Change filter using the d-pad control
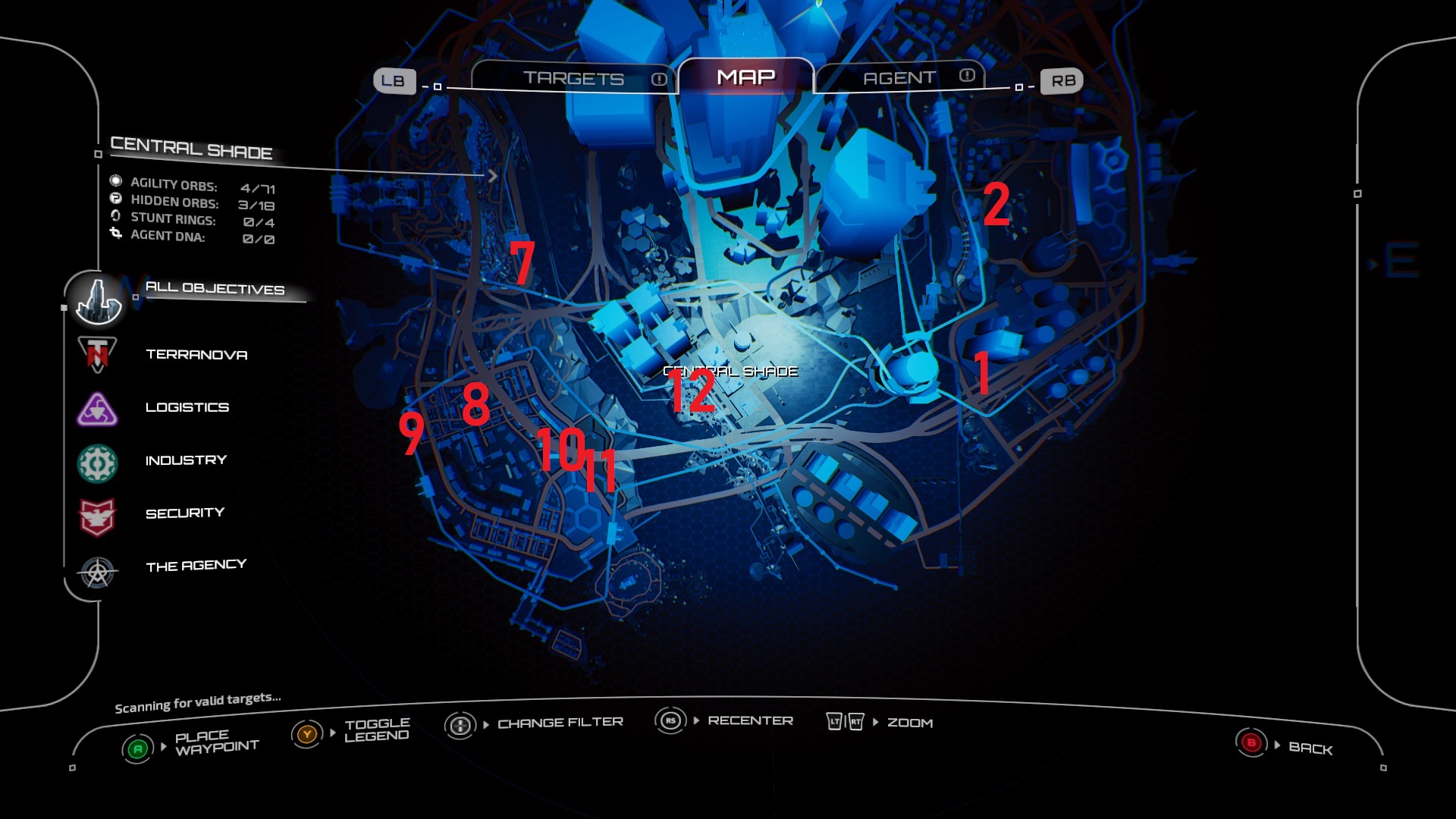 [x=459, y=723]
